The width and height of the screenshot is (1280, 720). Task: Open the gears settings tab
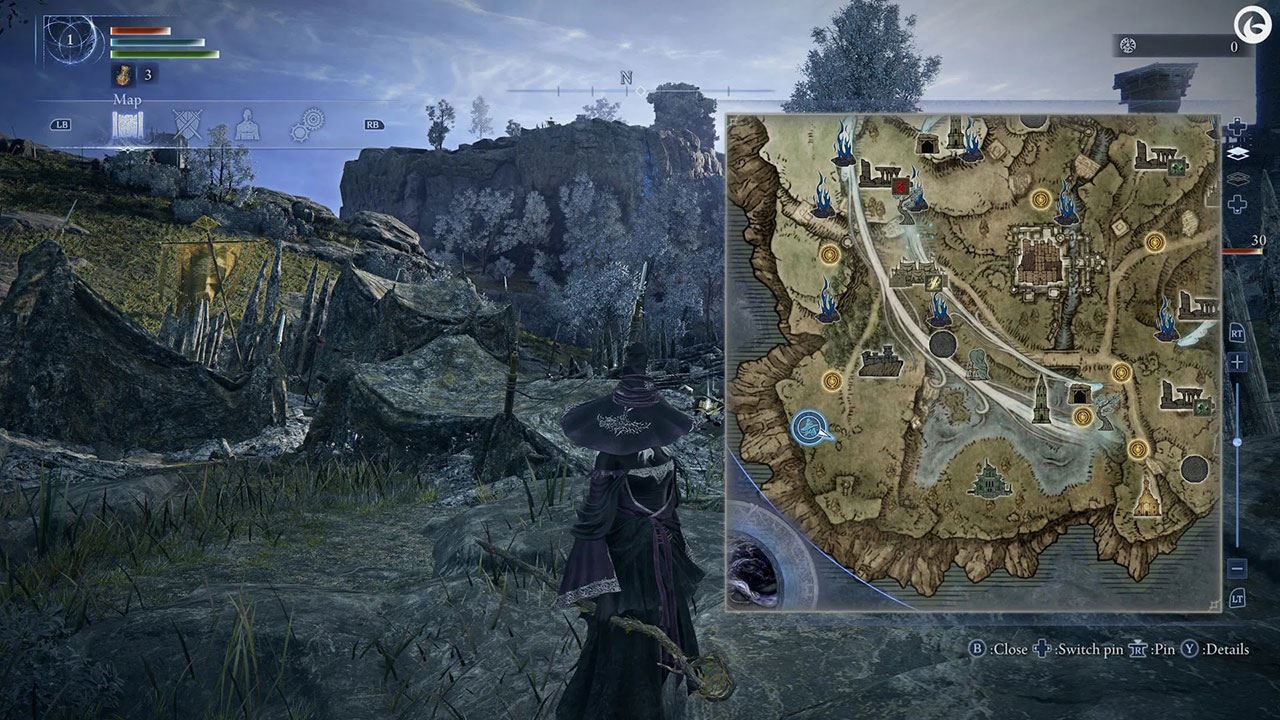click(x=307, y=125)
